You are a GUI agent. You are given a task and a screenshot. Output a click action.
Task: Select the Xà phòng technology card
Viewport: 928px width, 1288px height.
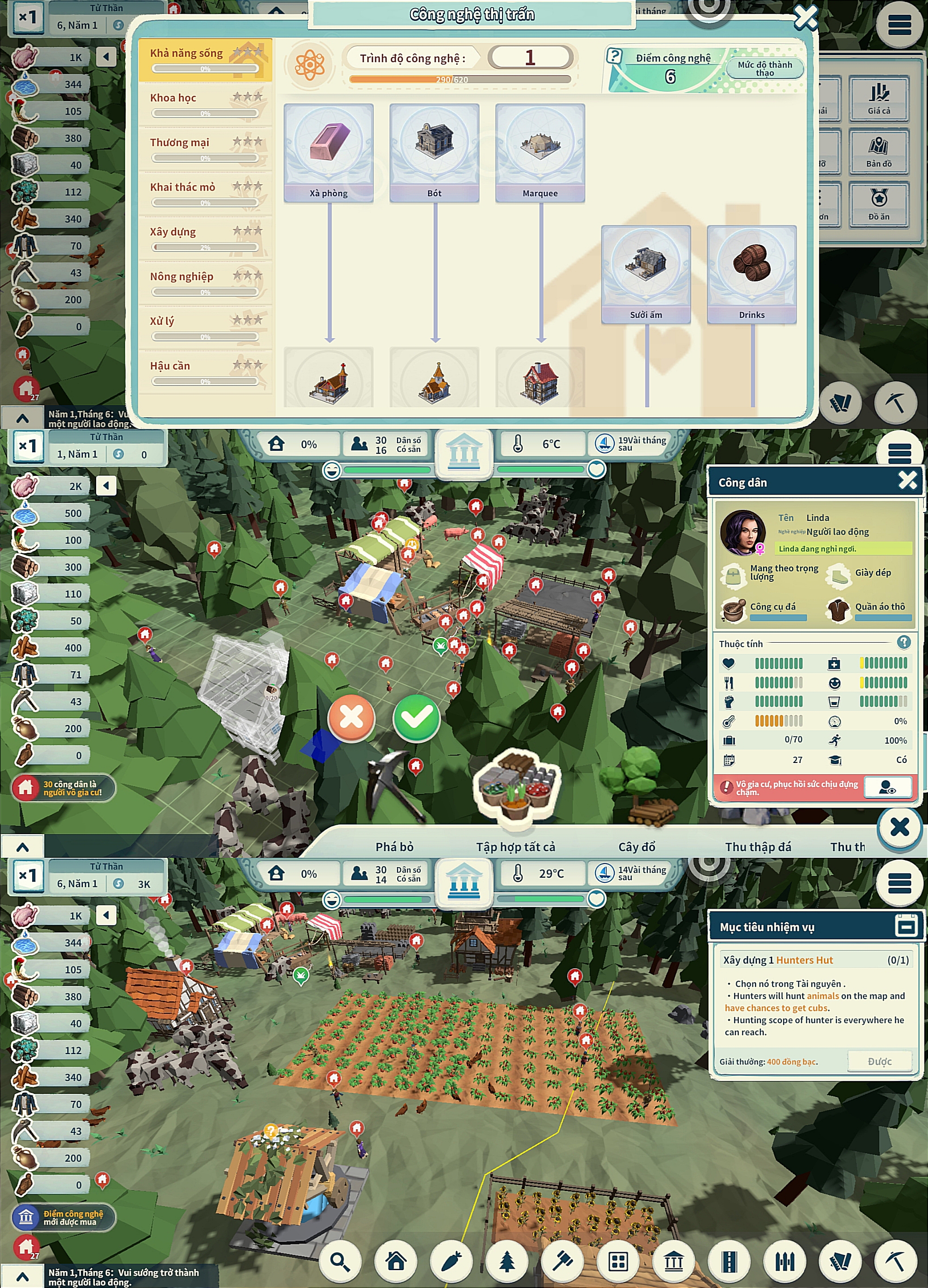[329, 152]
